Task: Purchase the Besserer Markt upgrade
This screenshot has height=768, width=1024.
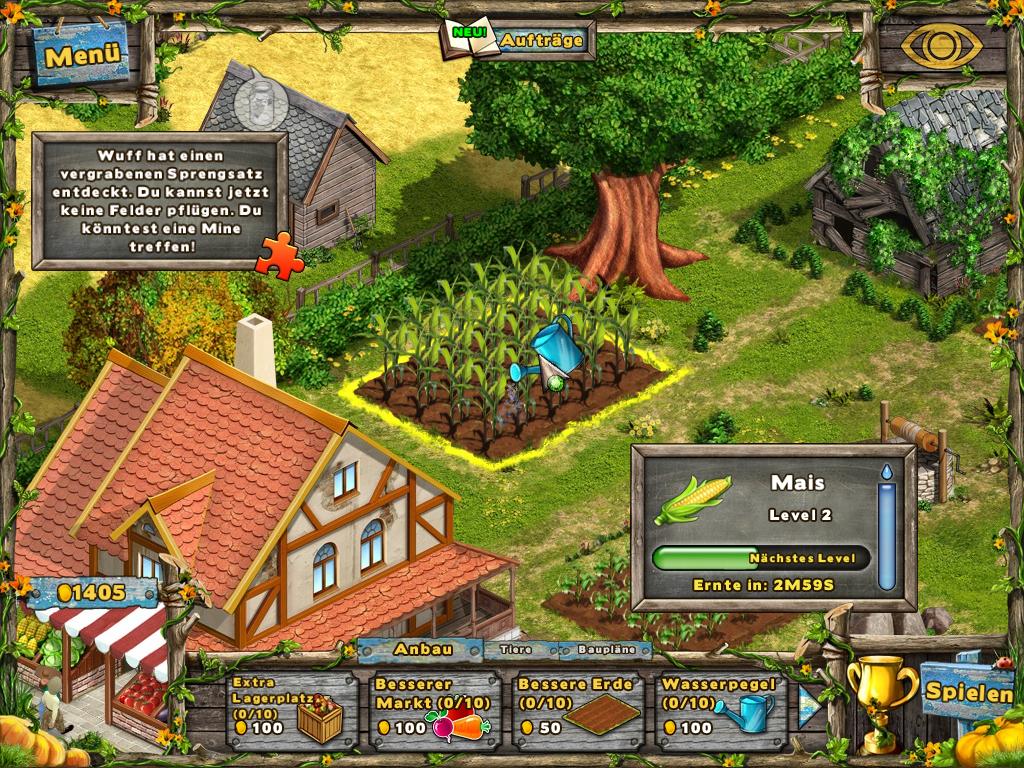Action: pos(433,708)
